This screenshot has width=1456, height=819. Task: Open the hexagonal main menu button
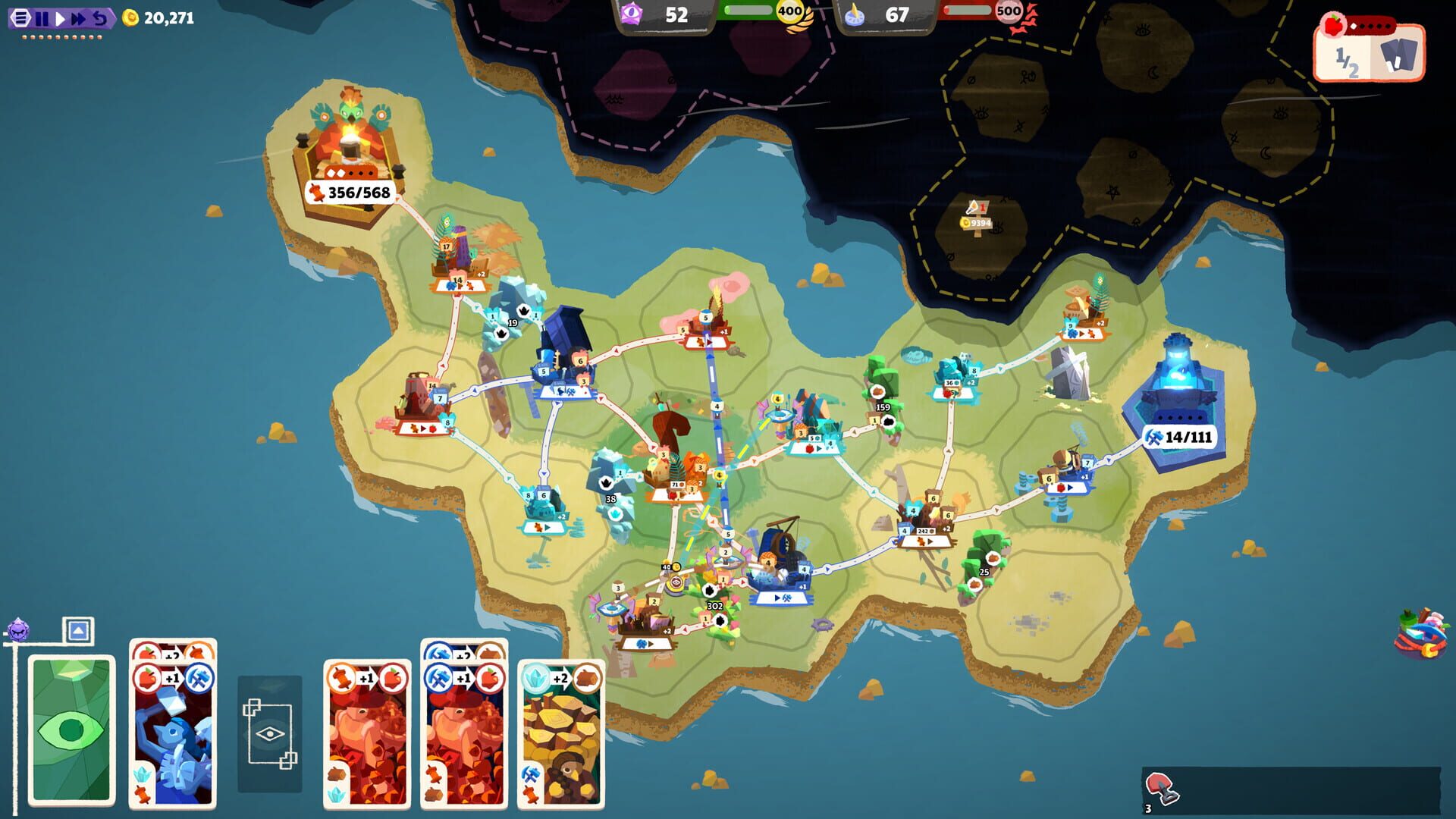(x=21, y=18)
